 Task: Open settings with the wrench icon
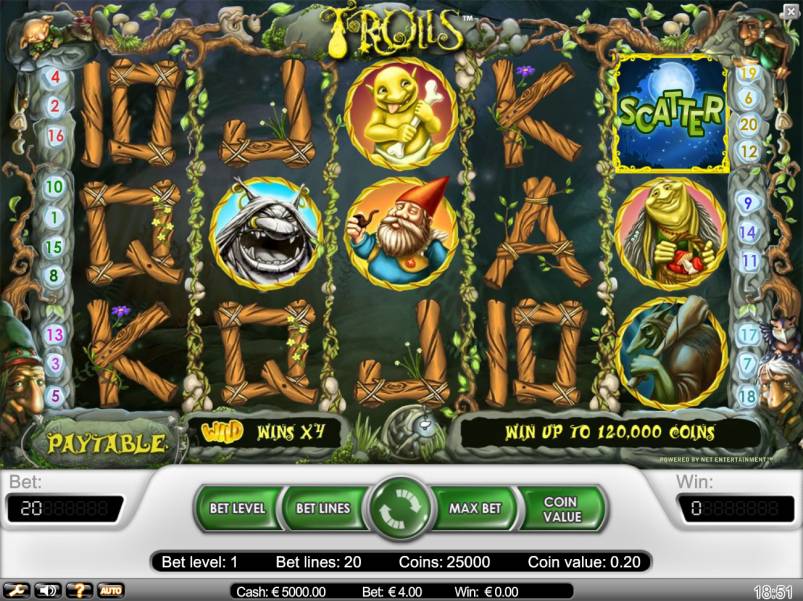coord(16,590)
